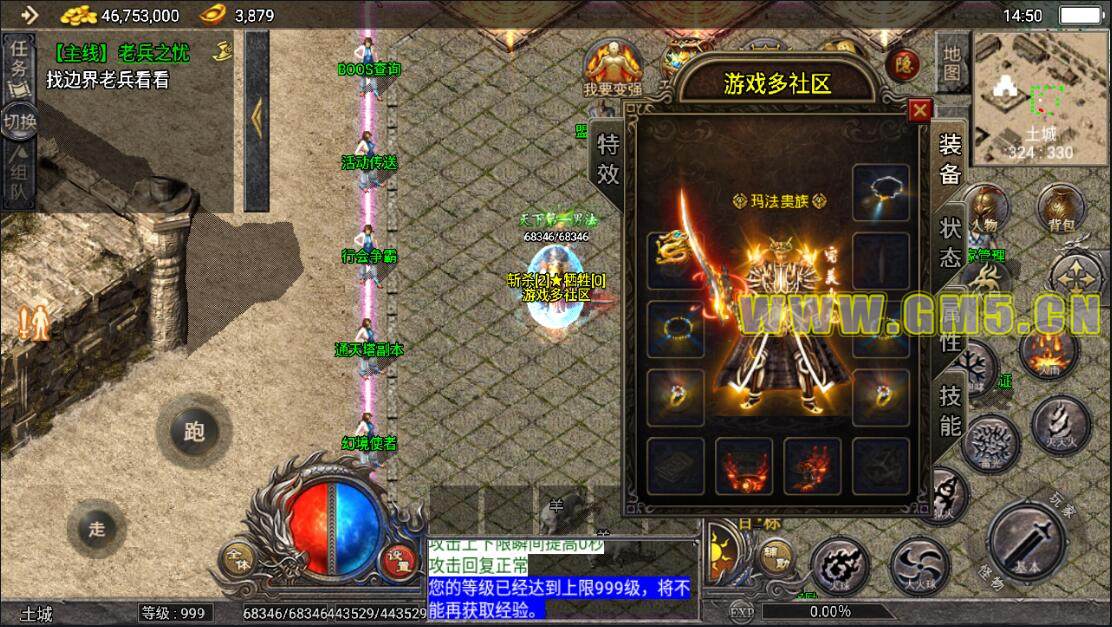Click the 切换 switch button
The height and width of the screenshot is (627, 1112).
click(x=19, y=121)
